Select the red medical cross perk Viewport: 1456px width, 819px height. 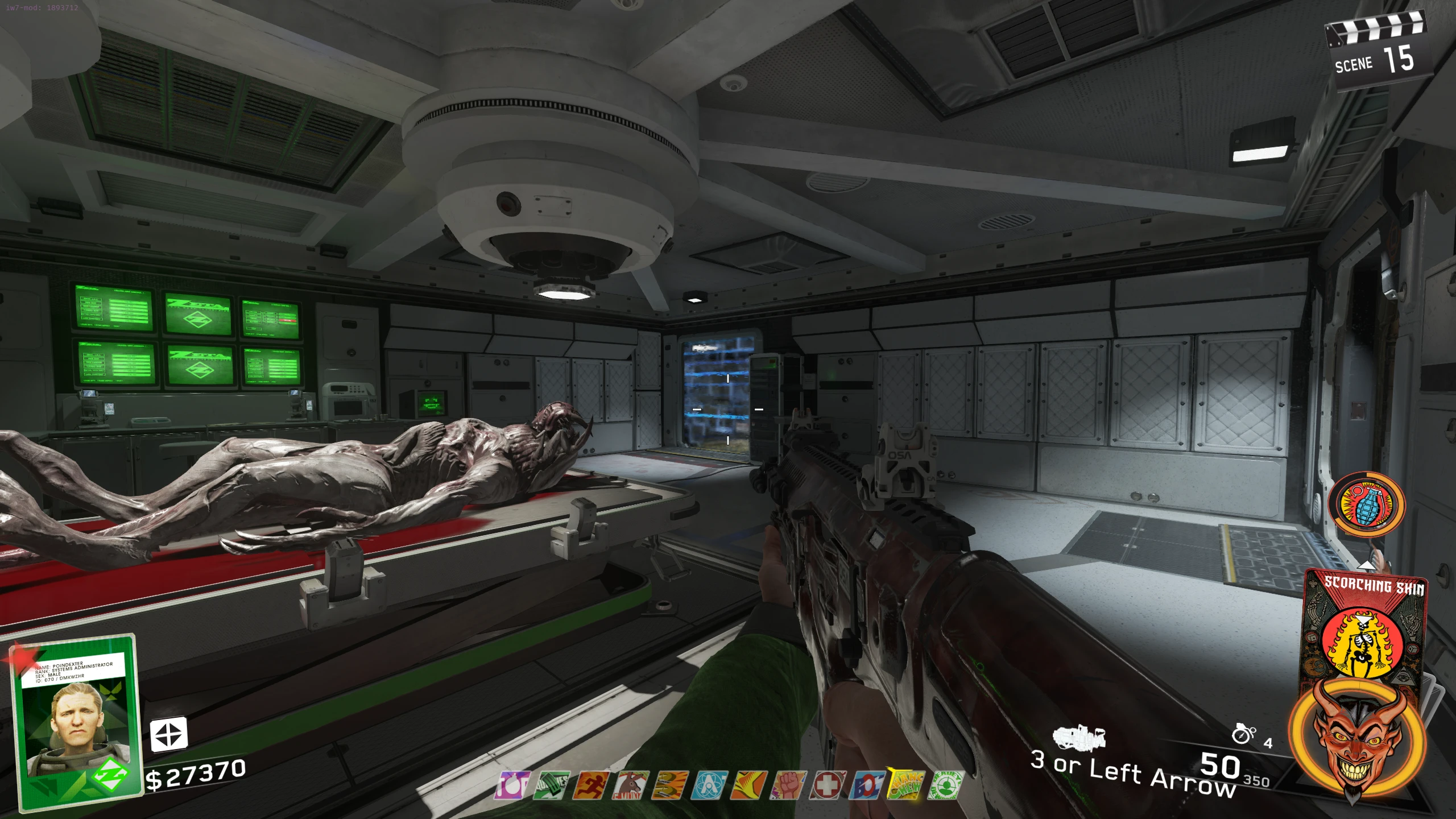[x=828, y=785]
